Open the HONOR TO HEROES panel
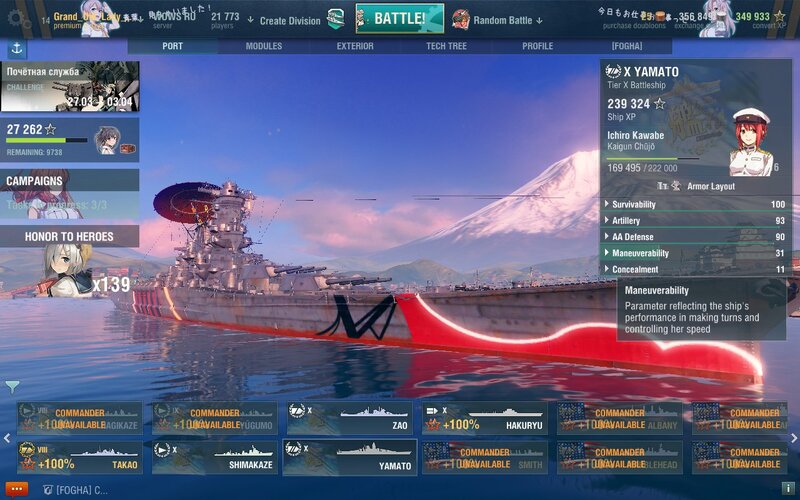This screenshot has height=500, width=800. pos(69,237)
